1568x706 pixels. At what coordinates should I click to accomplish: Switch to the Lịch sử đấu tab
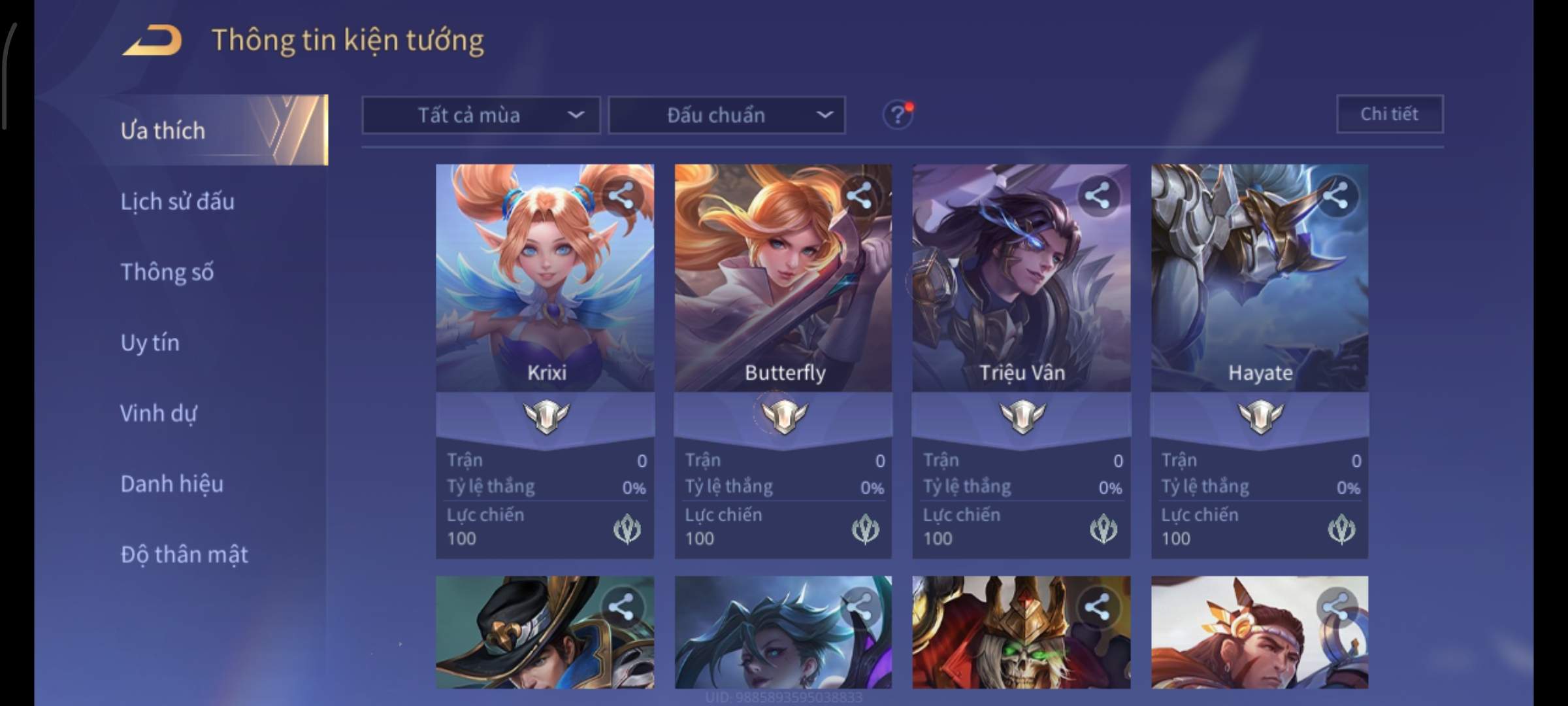(177, 201)
